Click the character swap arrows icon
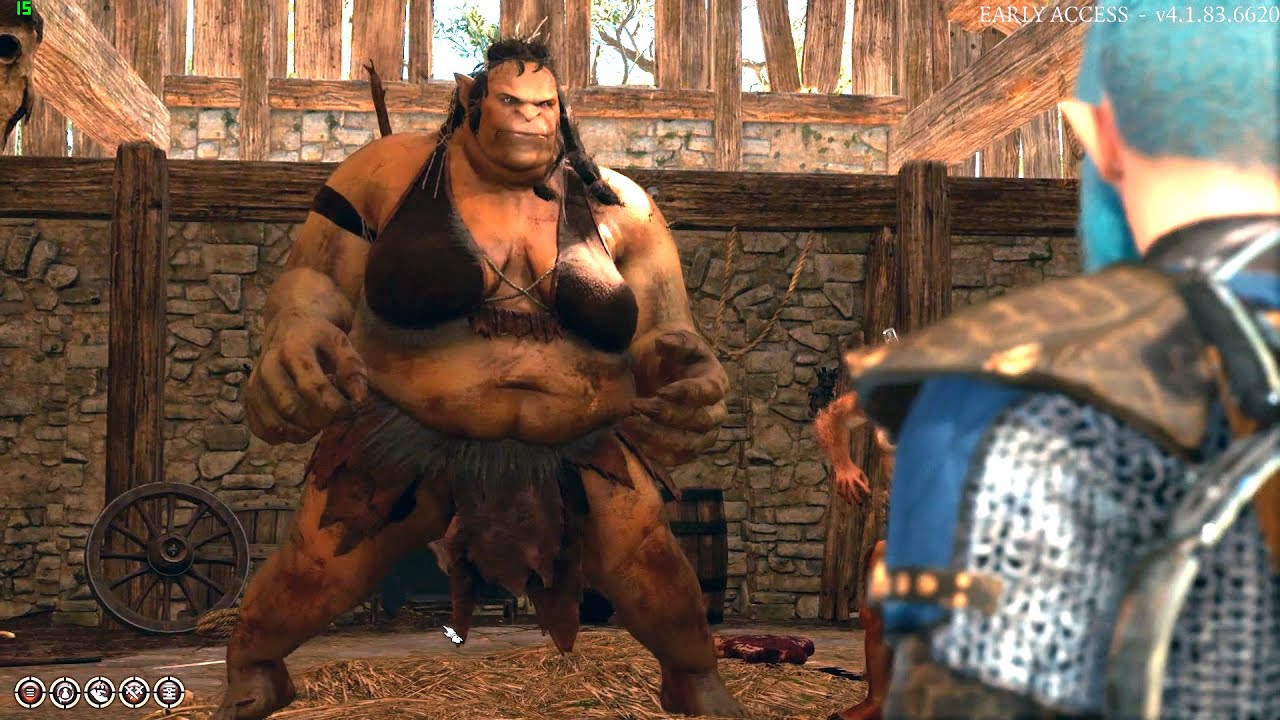The image size is (1280, 720). click(64, 690)
